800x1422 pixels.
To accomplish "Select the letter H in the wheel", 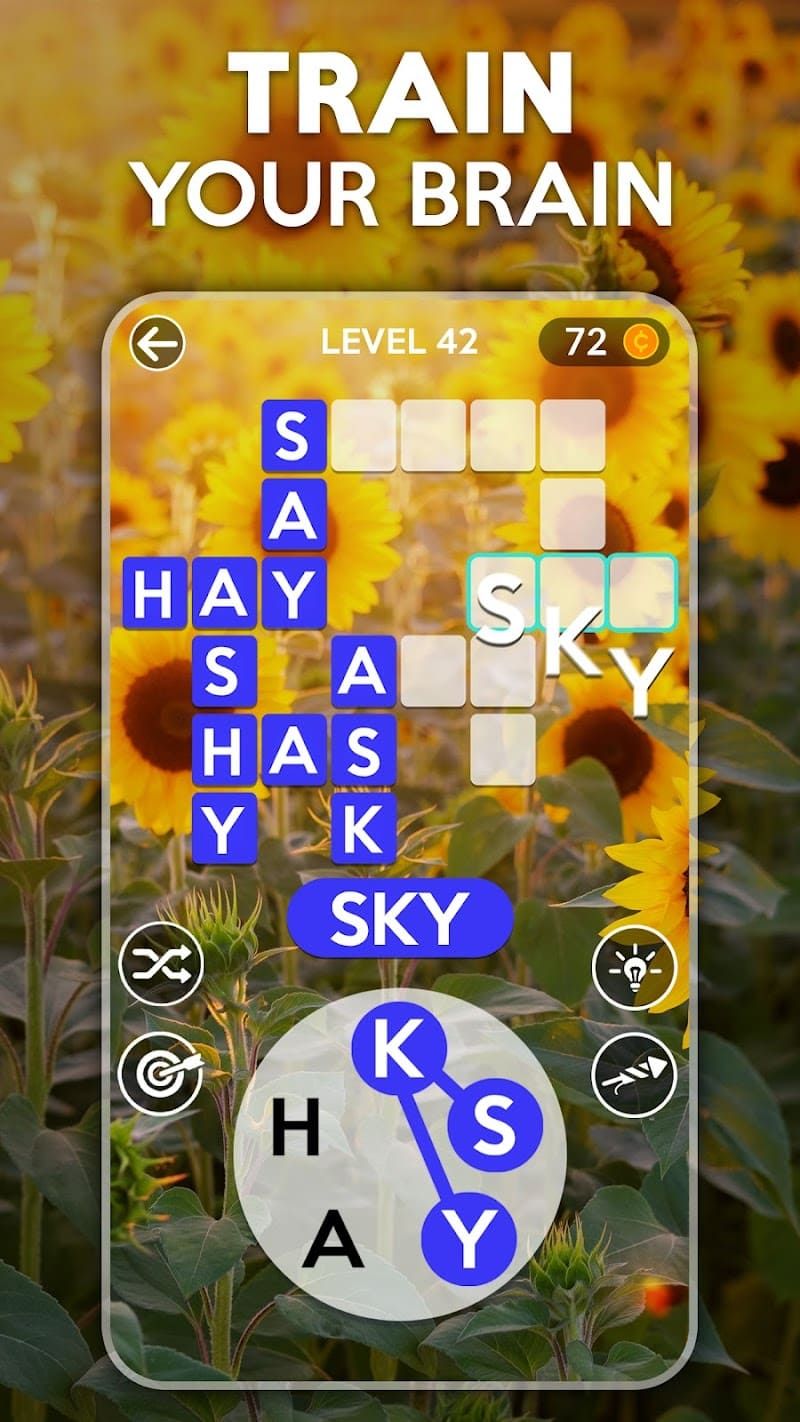I will pos(296,1130).
